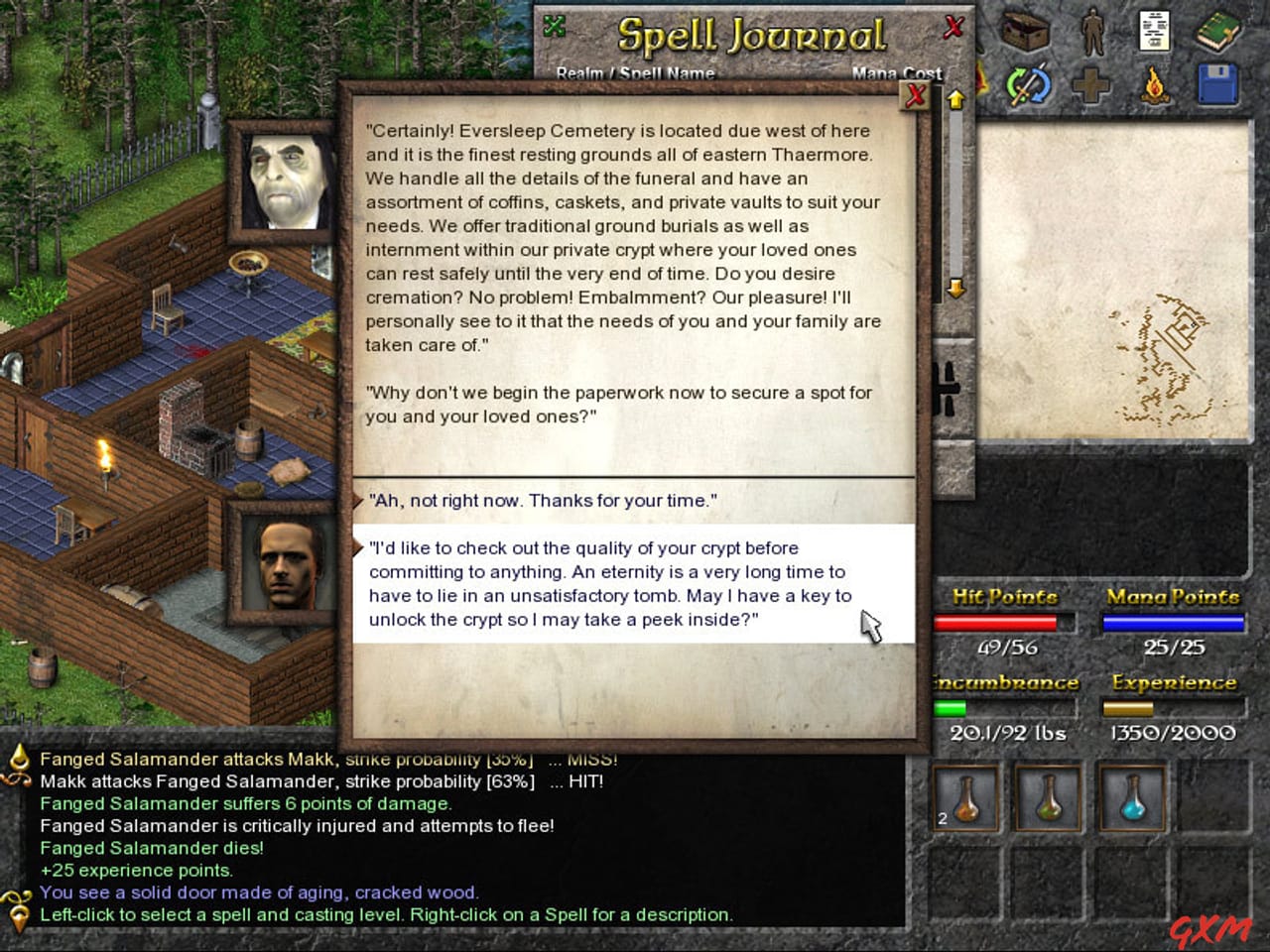
Task: View the quest scroll document icon
Action: point(1154,32)
